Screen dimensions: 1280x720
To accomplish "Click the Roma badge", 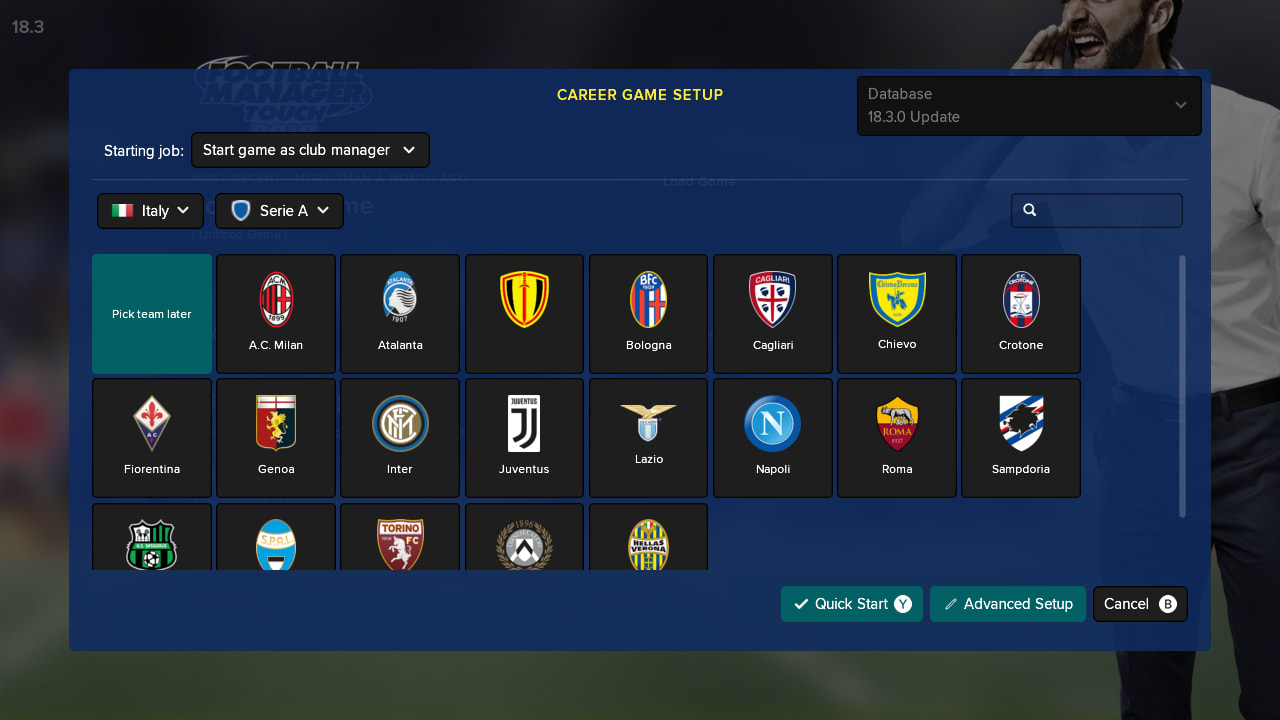I will (x=896, y=437).
